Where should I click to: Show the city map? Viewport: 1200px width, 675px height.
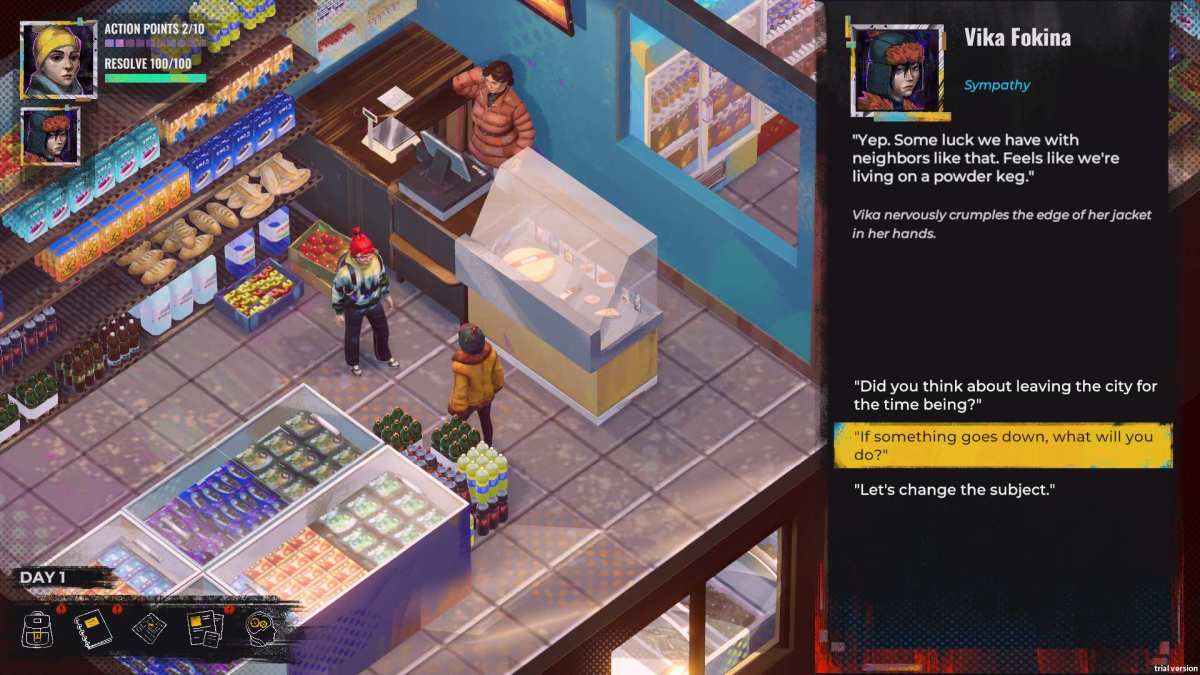148,629
